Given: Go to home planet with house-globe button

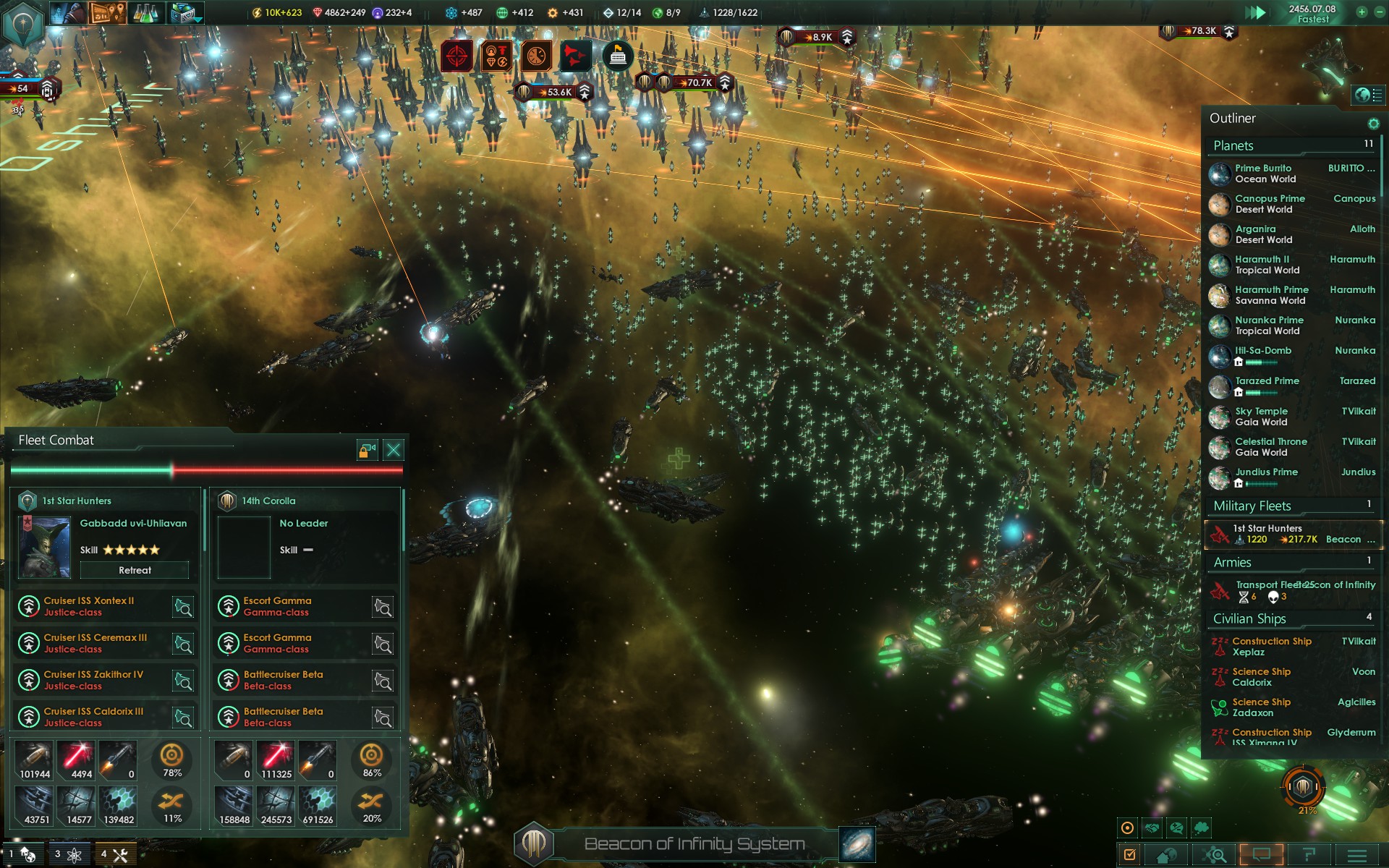Looking at the screenshot, I should (x=1166, y=855).
